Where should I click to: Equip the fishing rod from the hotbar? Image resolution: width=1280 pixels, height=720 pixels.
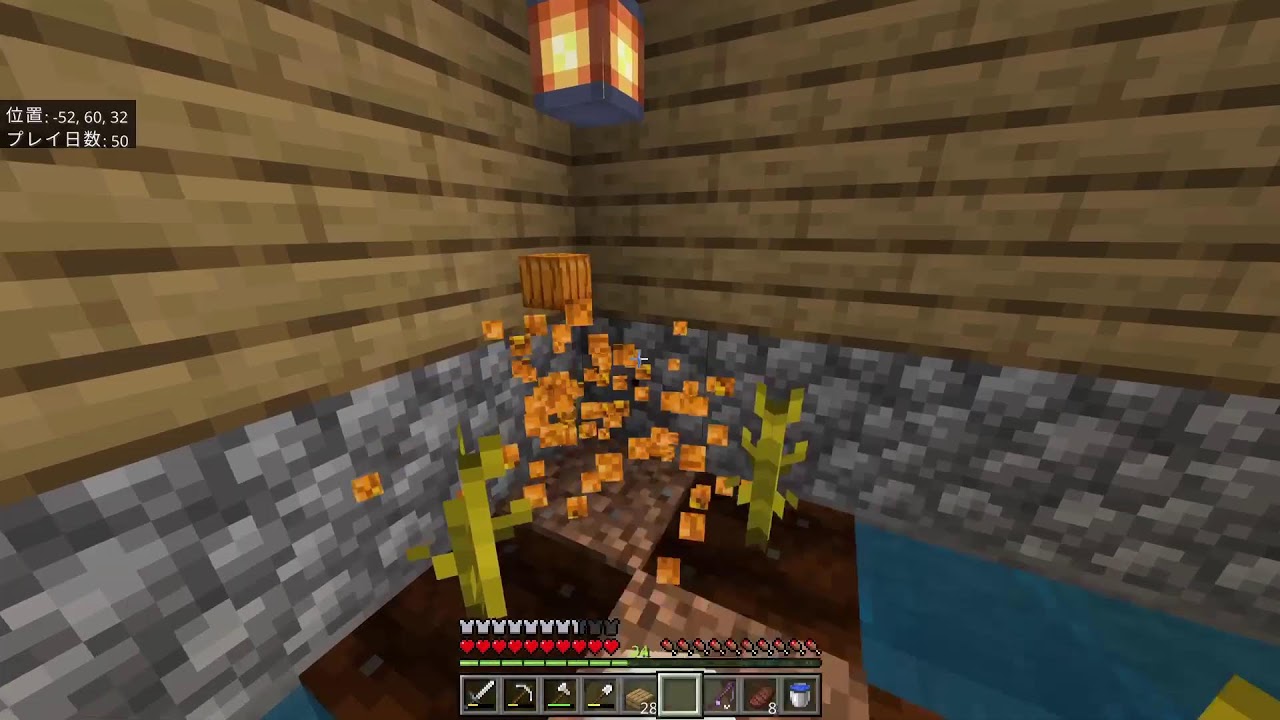coord(720,694)
